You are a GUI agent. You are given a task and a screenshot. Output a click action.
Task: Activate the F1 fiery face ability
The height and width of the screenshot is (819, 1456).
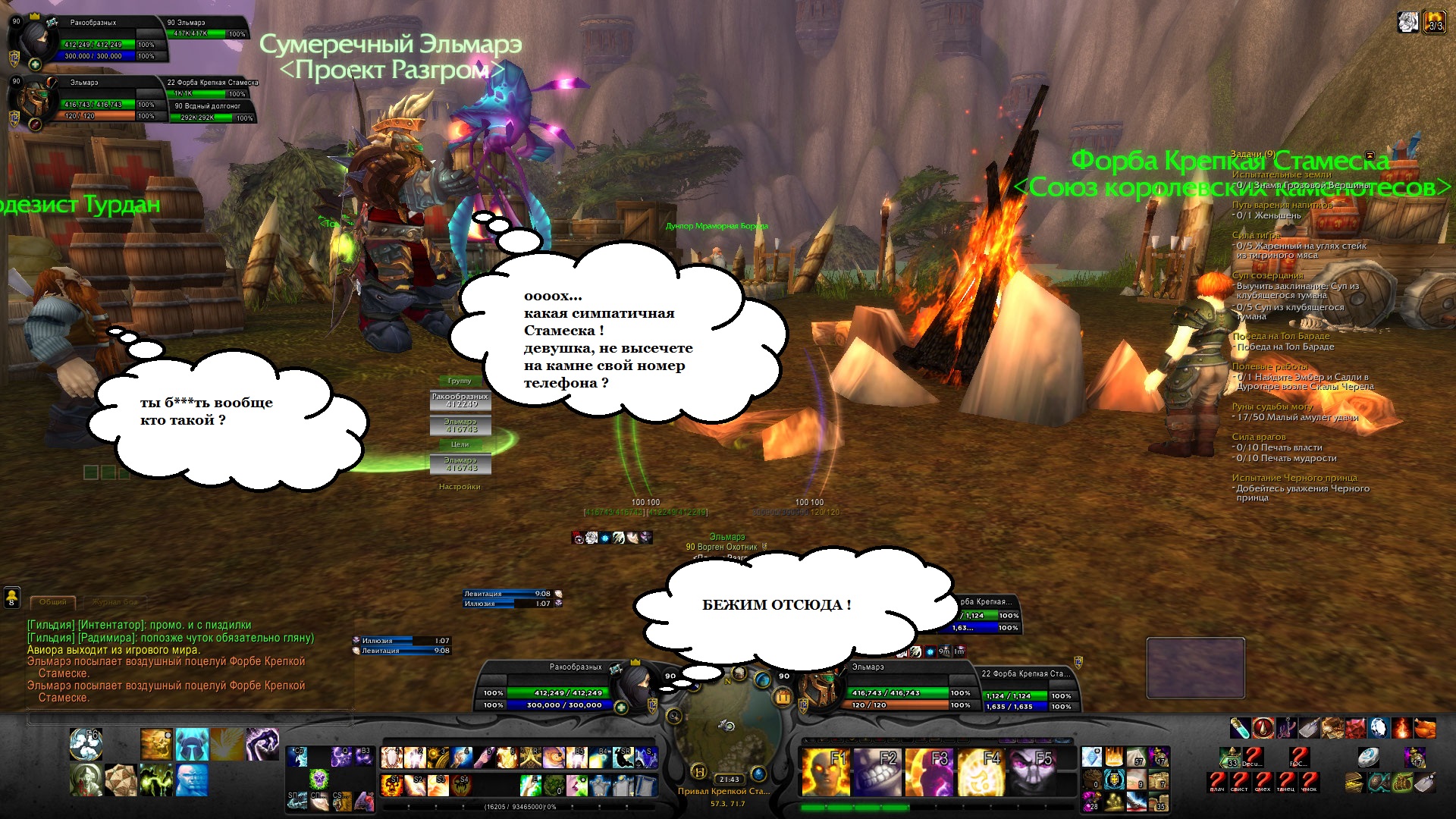coord(824,771)
